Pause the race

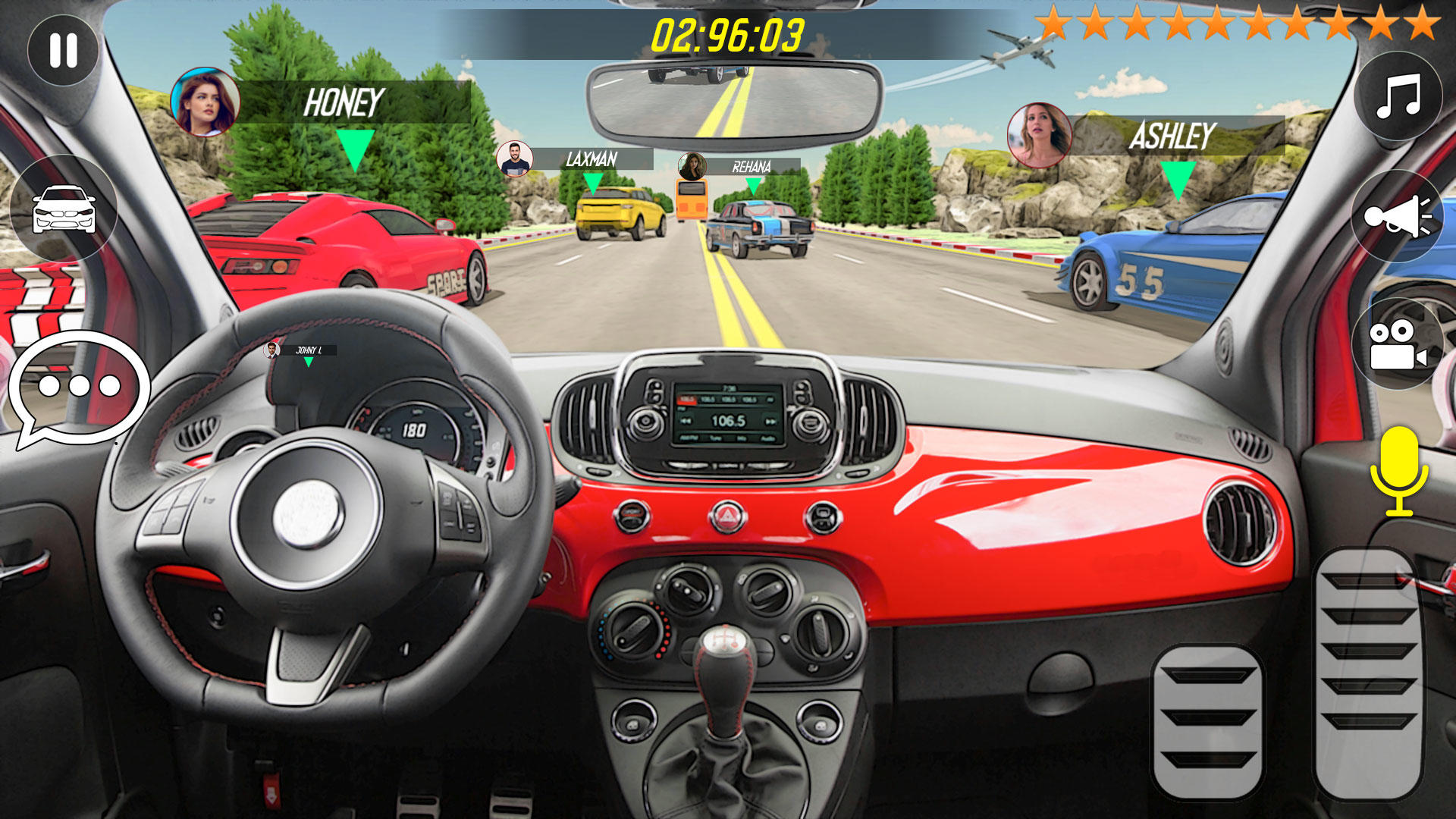pyautogui.click(x=64, y=50)
